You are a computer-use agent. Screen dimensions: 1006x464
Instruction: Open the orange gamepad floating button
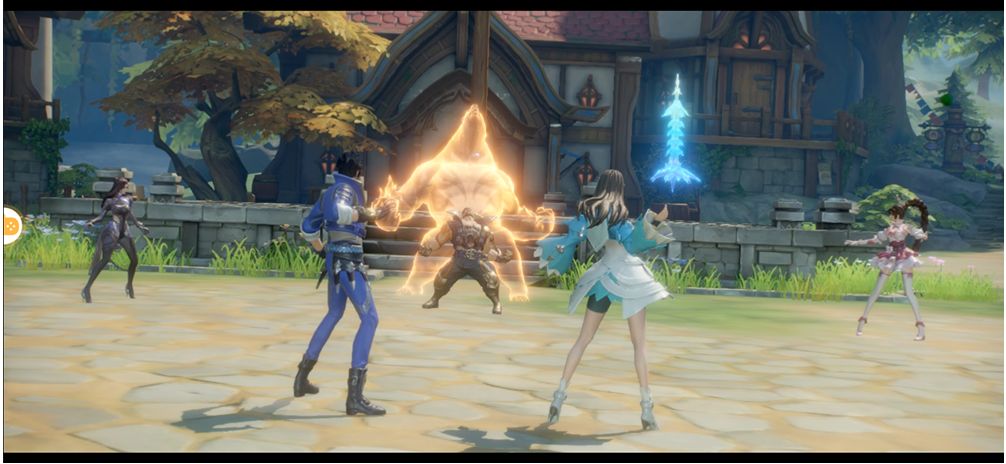click(11, 226)
